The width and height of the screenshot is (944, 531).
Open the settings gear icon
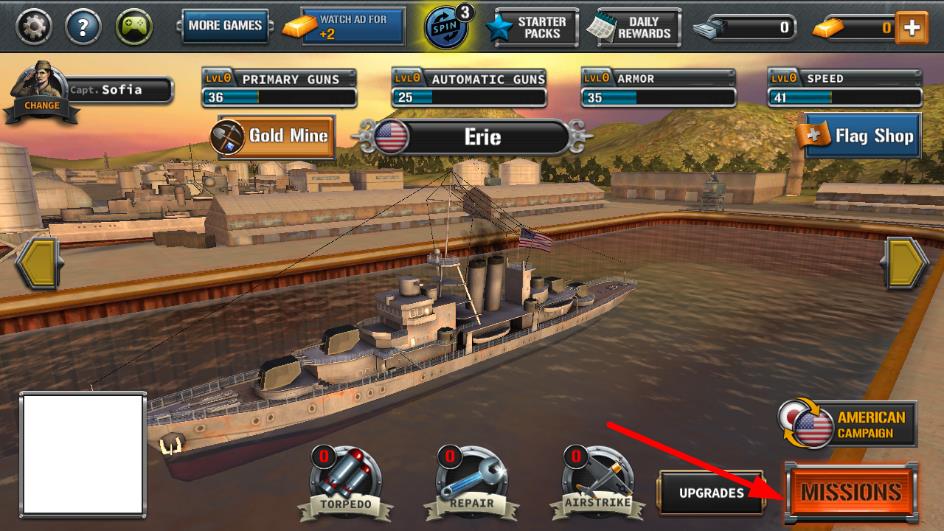(34, 27)
